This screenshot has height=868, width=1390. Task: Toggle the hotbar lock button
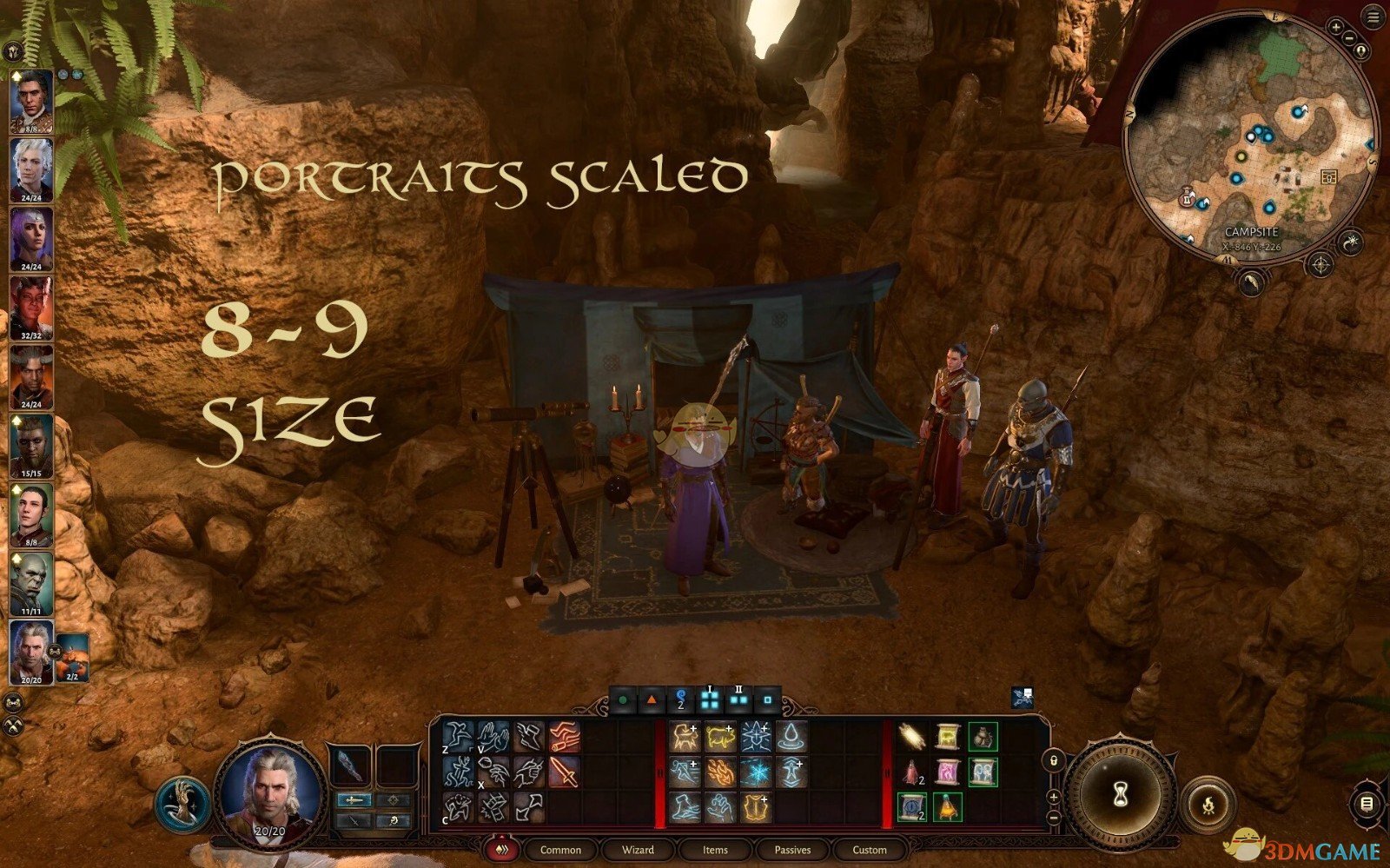pos(1054,762)
